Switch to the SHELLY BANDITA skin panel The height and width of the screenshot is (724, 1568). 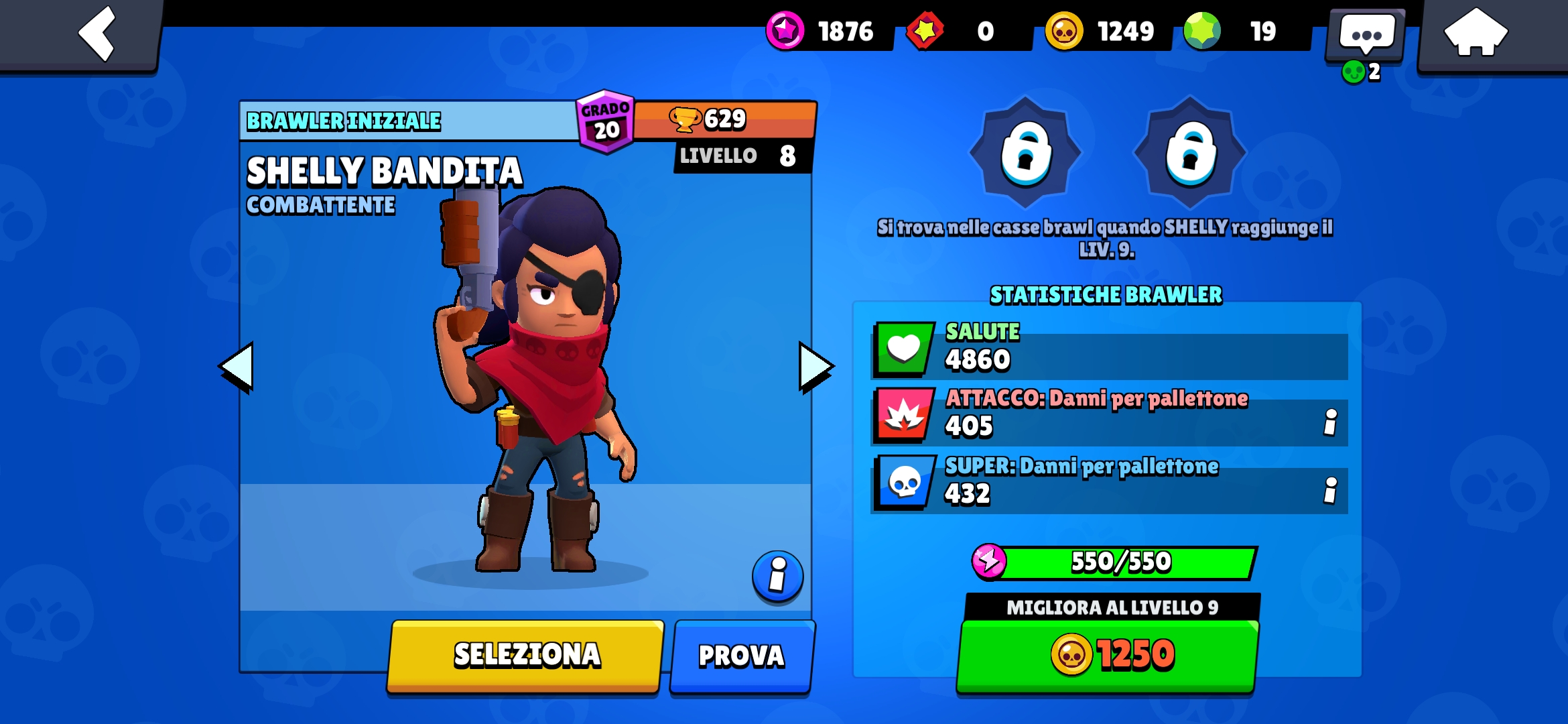(384, 169)
